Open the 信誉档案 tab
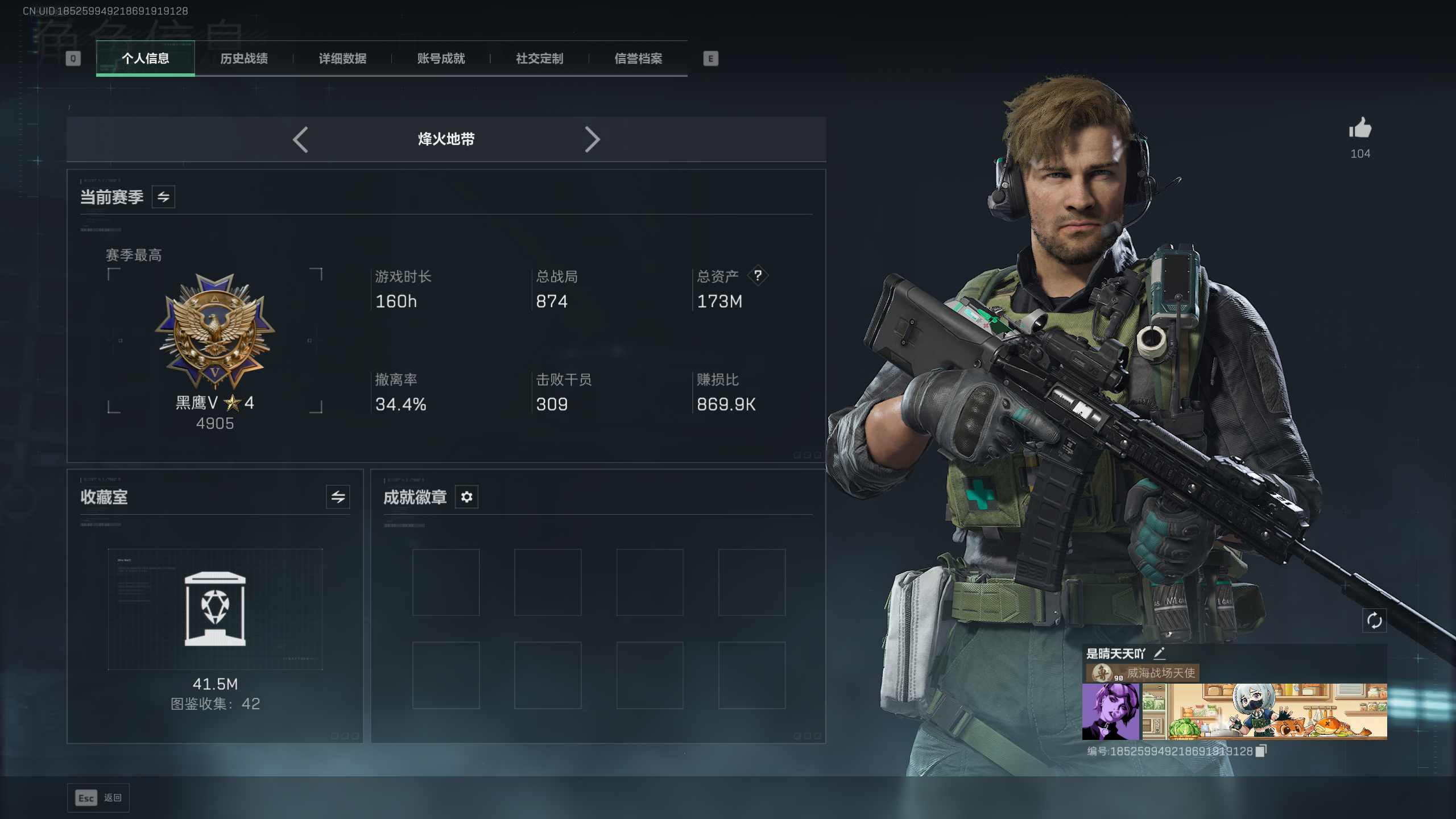 click(638, 59)
